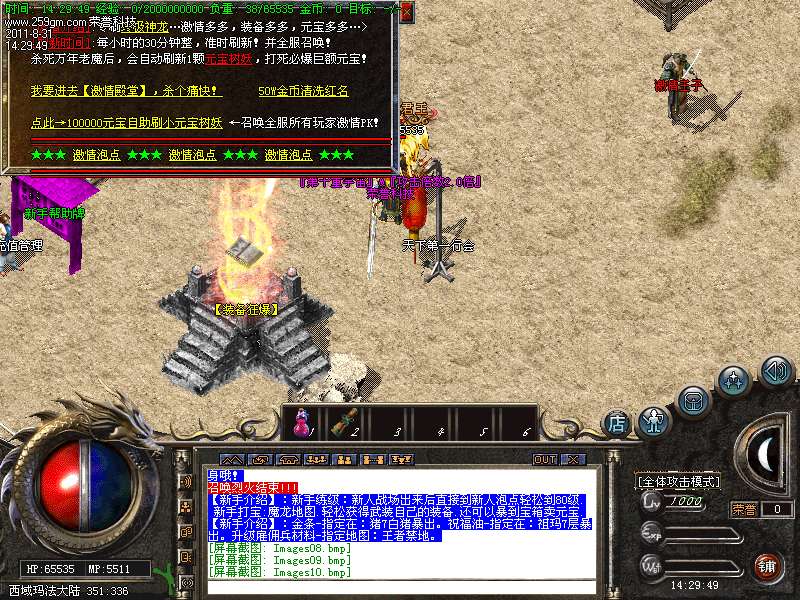Click the Lv level orb button
Image resolution: width=800 pixels, height=600 pixels.
[x=652, y=501]
